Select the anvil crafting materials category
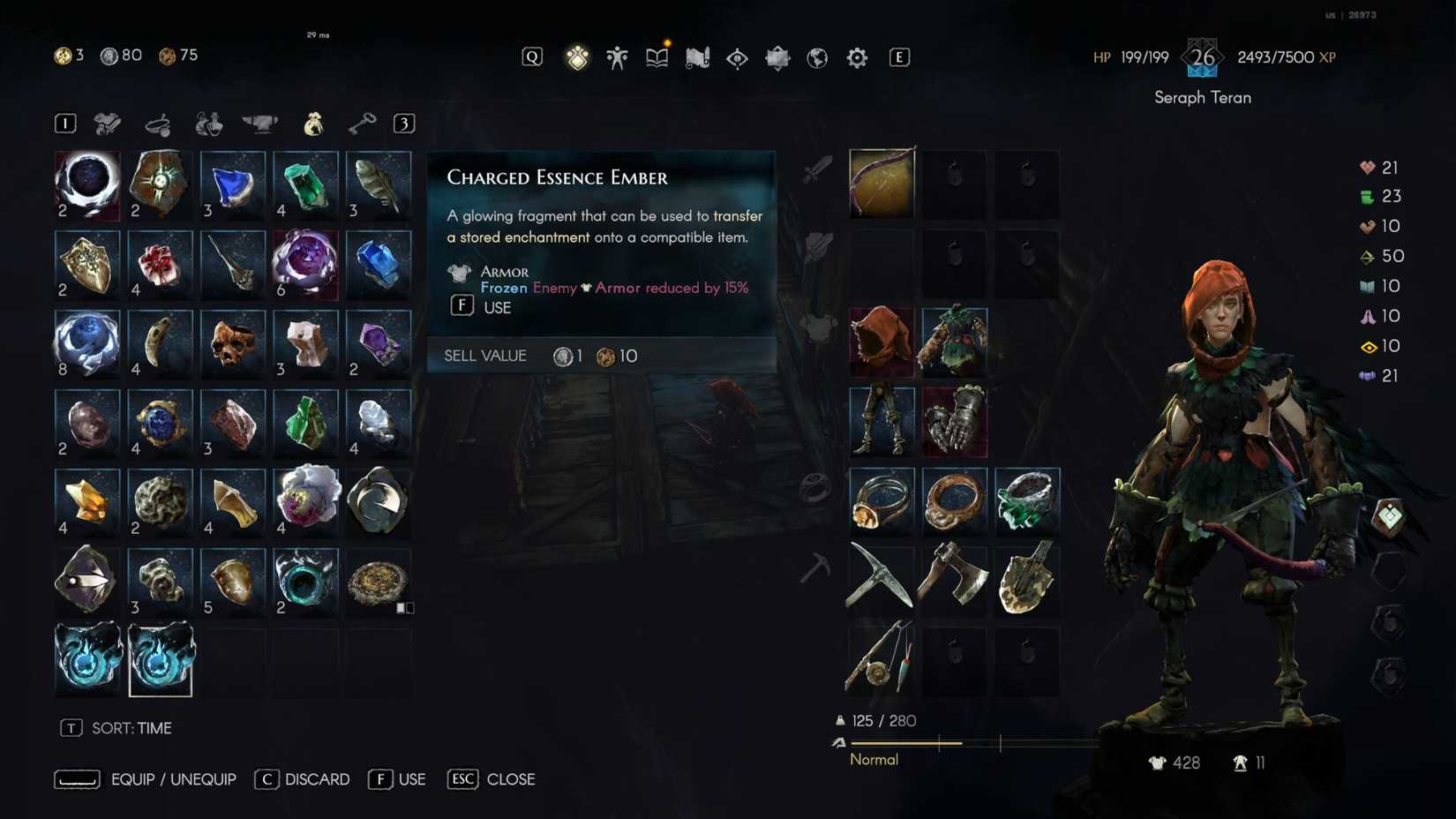Screen dimensions: 1456x819 pos(259,124)
